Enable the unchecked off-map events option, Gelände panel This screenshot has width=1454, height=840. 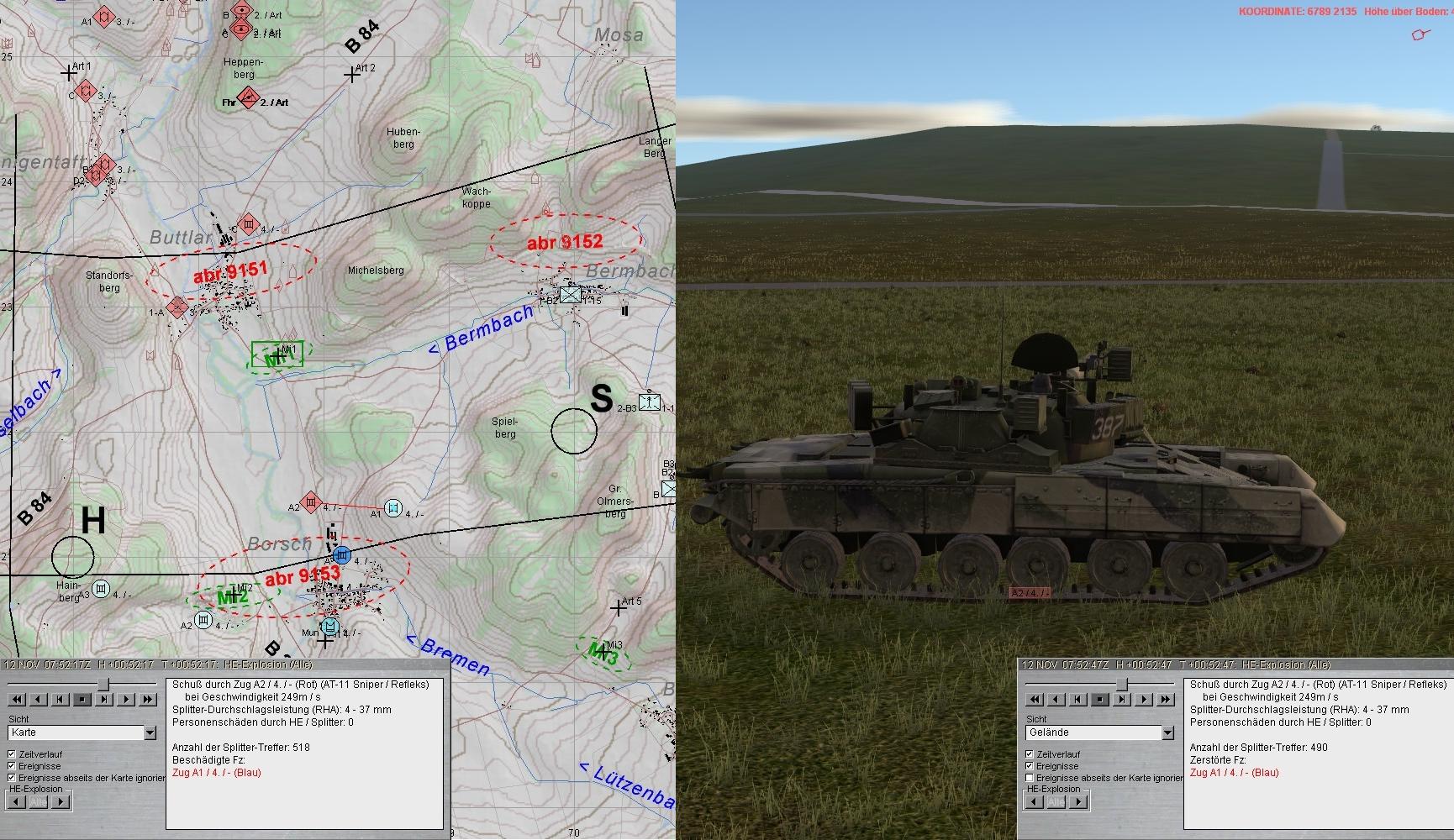pyautogui.click(x=1029, y=778)
